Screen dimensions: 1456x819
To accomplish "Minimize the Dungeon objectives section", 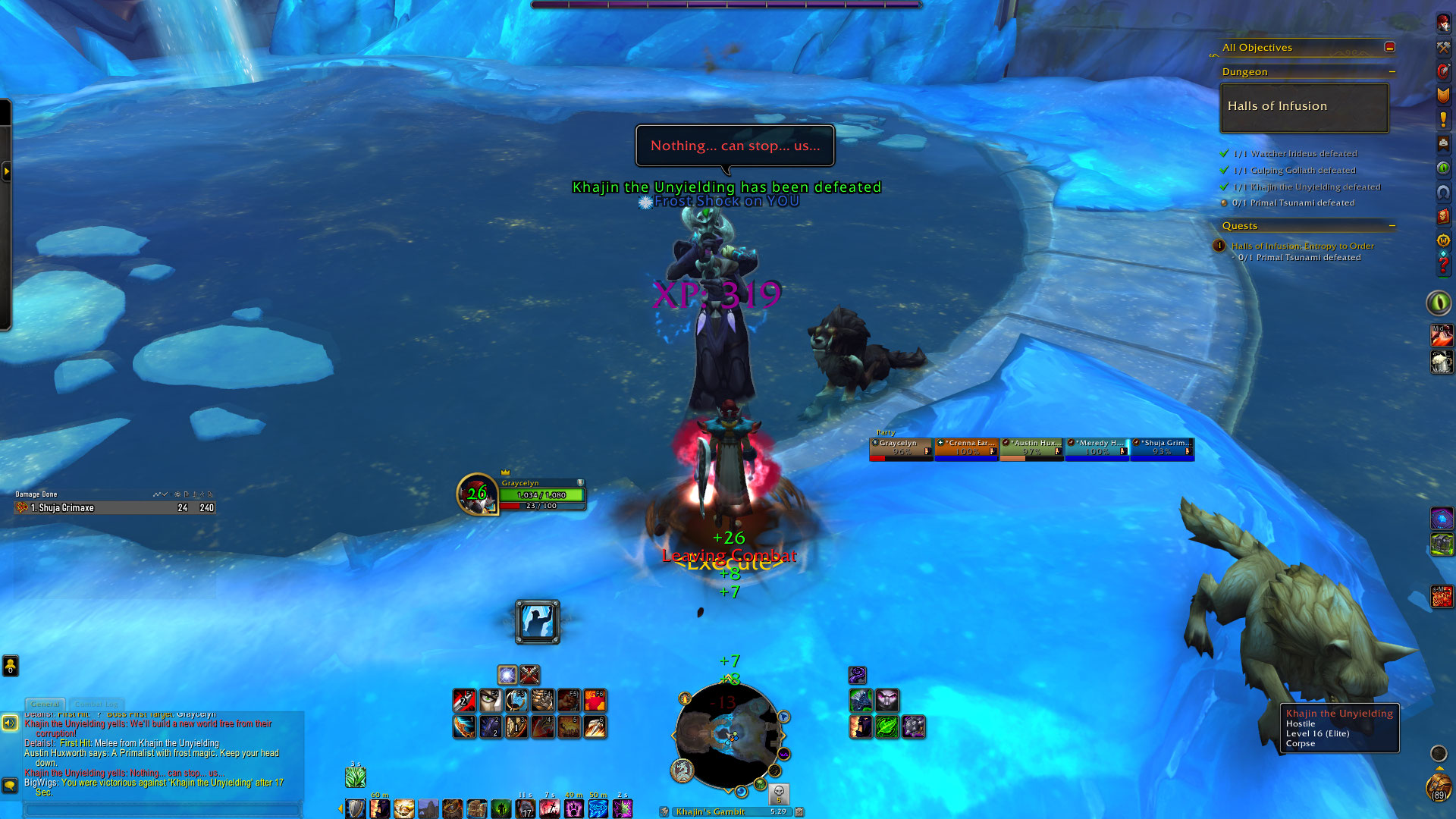I will click(x=1392, y=72).
